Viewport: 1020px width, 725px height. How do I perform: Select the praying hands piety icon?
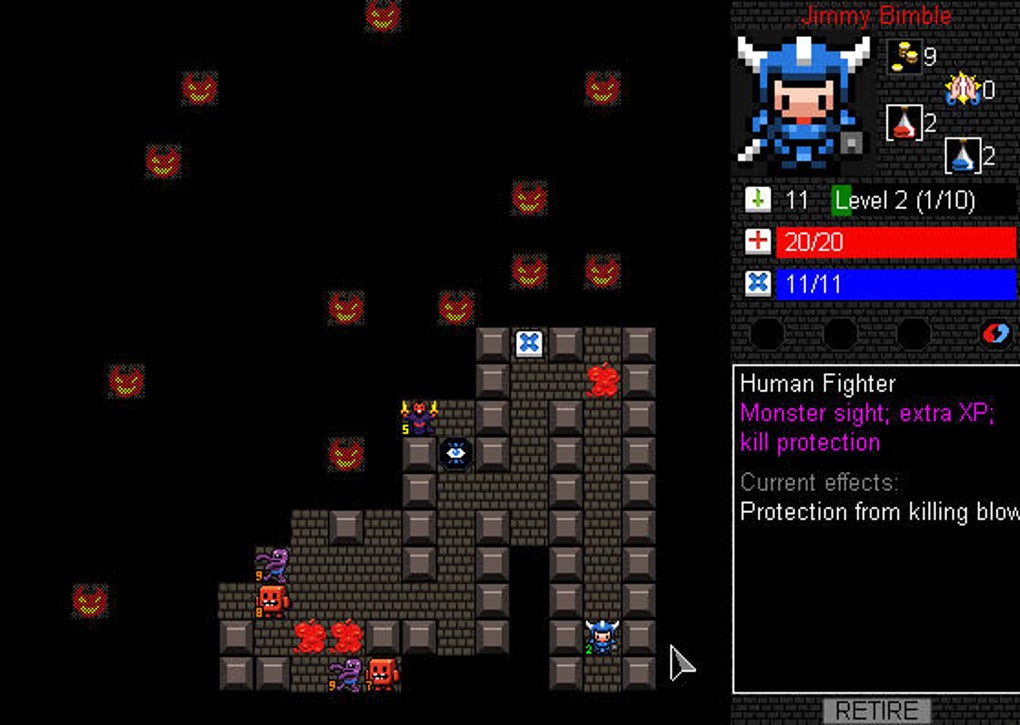[x=962, y=90]
